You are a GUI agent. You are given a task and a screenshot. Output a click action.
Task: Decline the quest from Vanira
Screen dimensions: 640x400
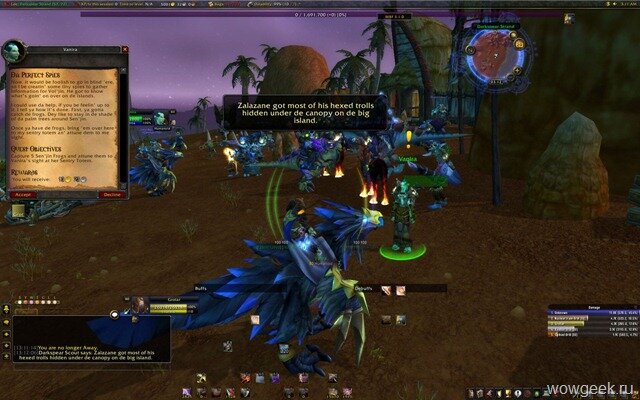coord(112,194)
